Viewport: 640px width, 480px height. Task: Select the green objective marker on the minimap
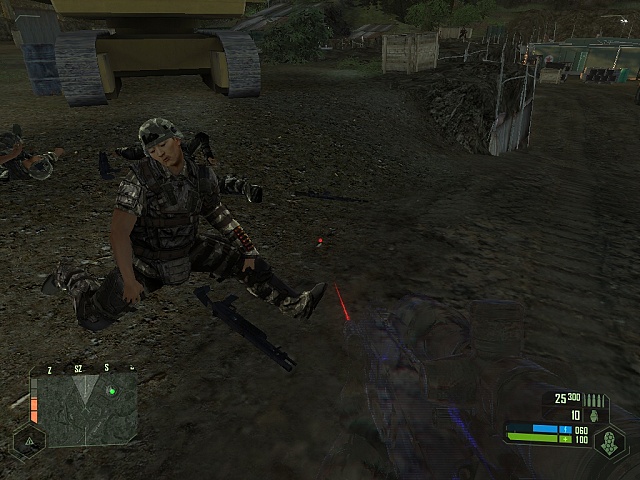click(112, 391)
